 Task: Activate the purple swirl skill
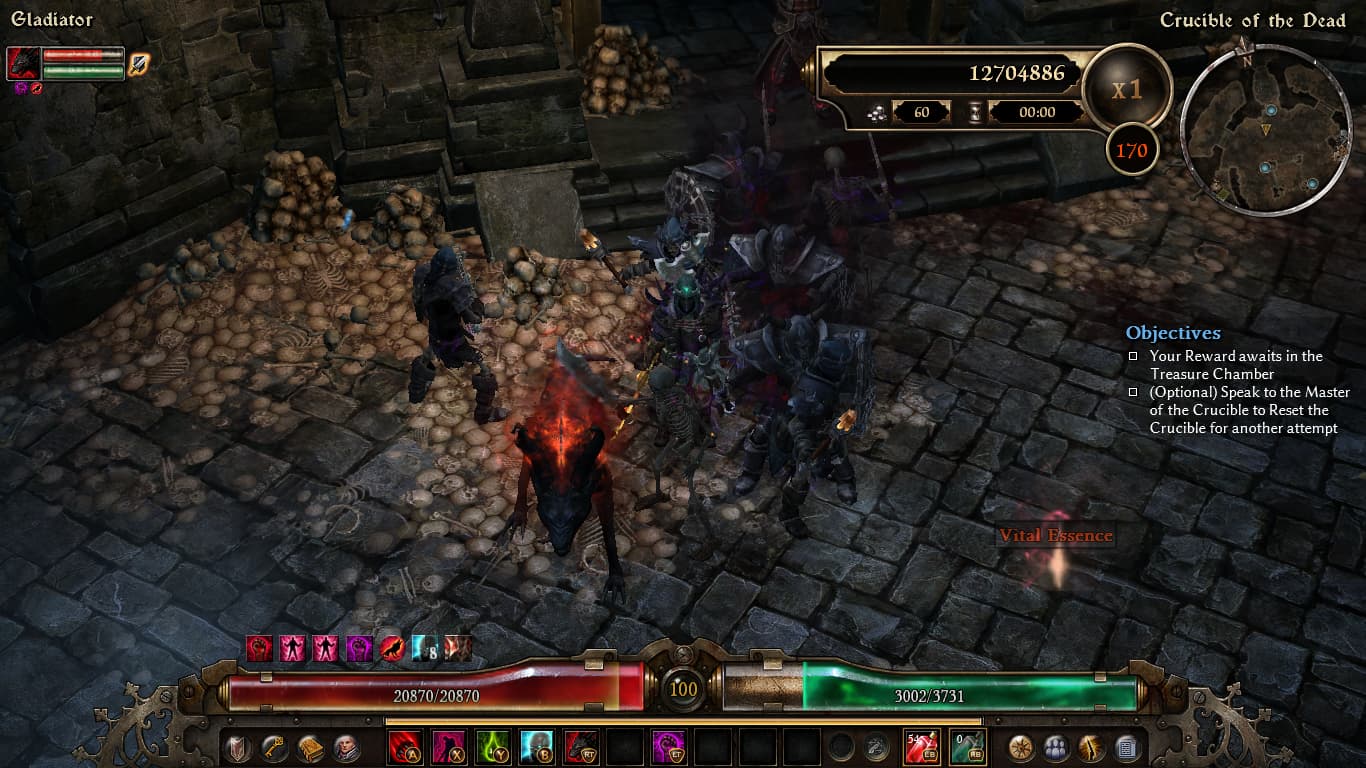[668, 747]
